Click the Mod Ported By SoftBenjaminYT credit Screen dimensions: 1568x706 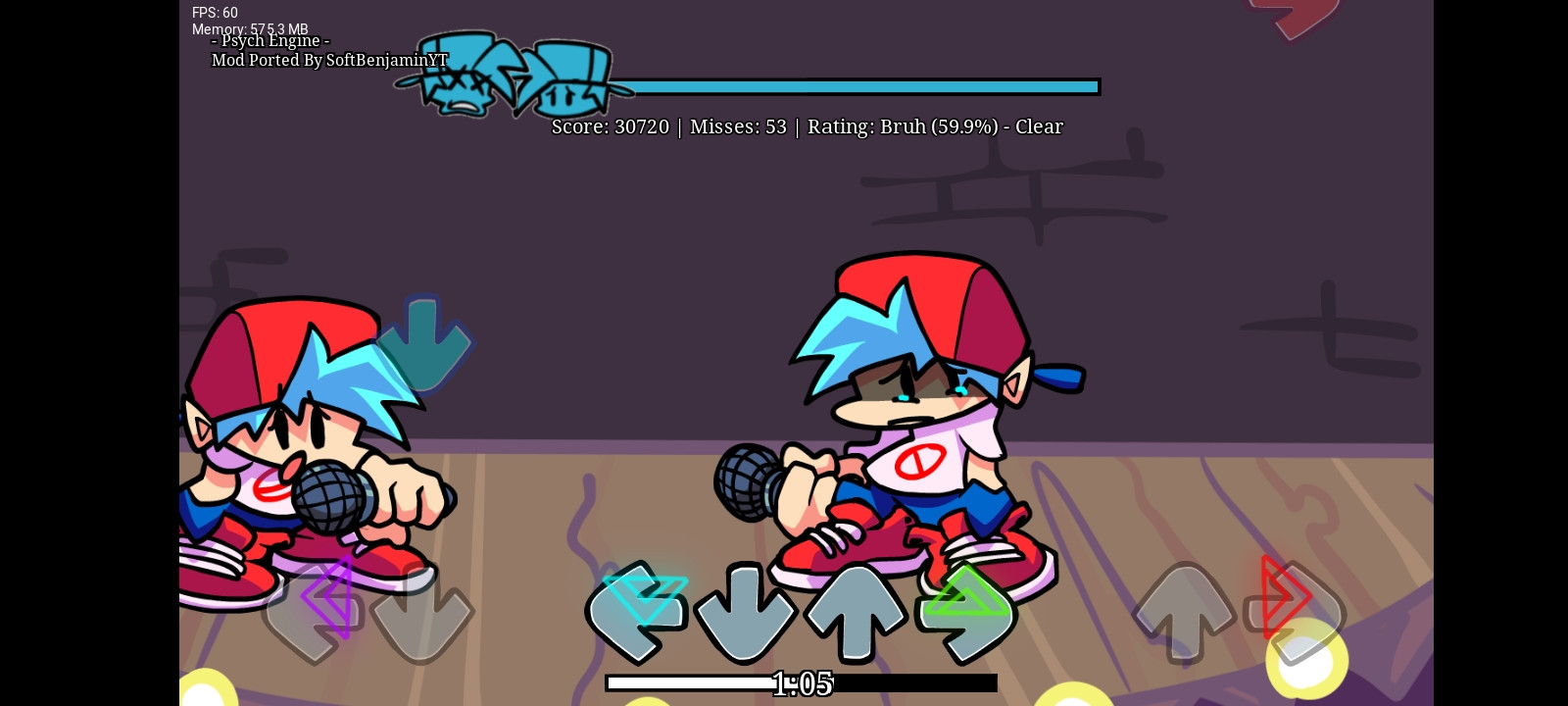pos(330,60)
